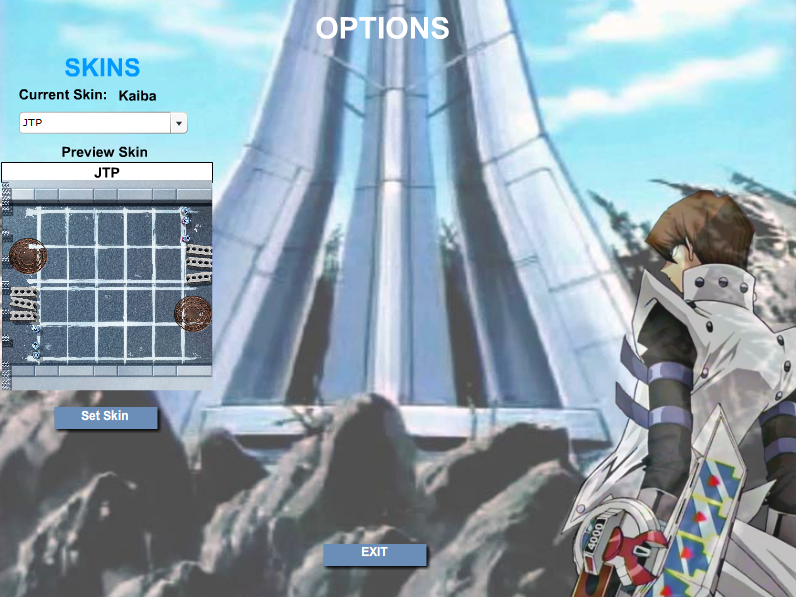Click the JTP skin preview thumbnail
The width and height of the screenshot is (796, 597).
[106, 285]
